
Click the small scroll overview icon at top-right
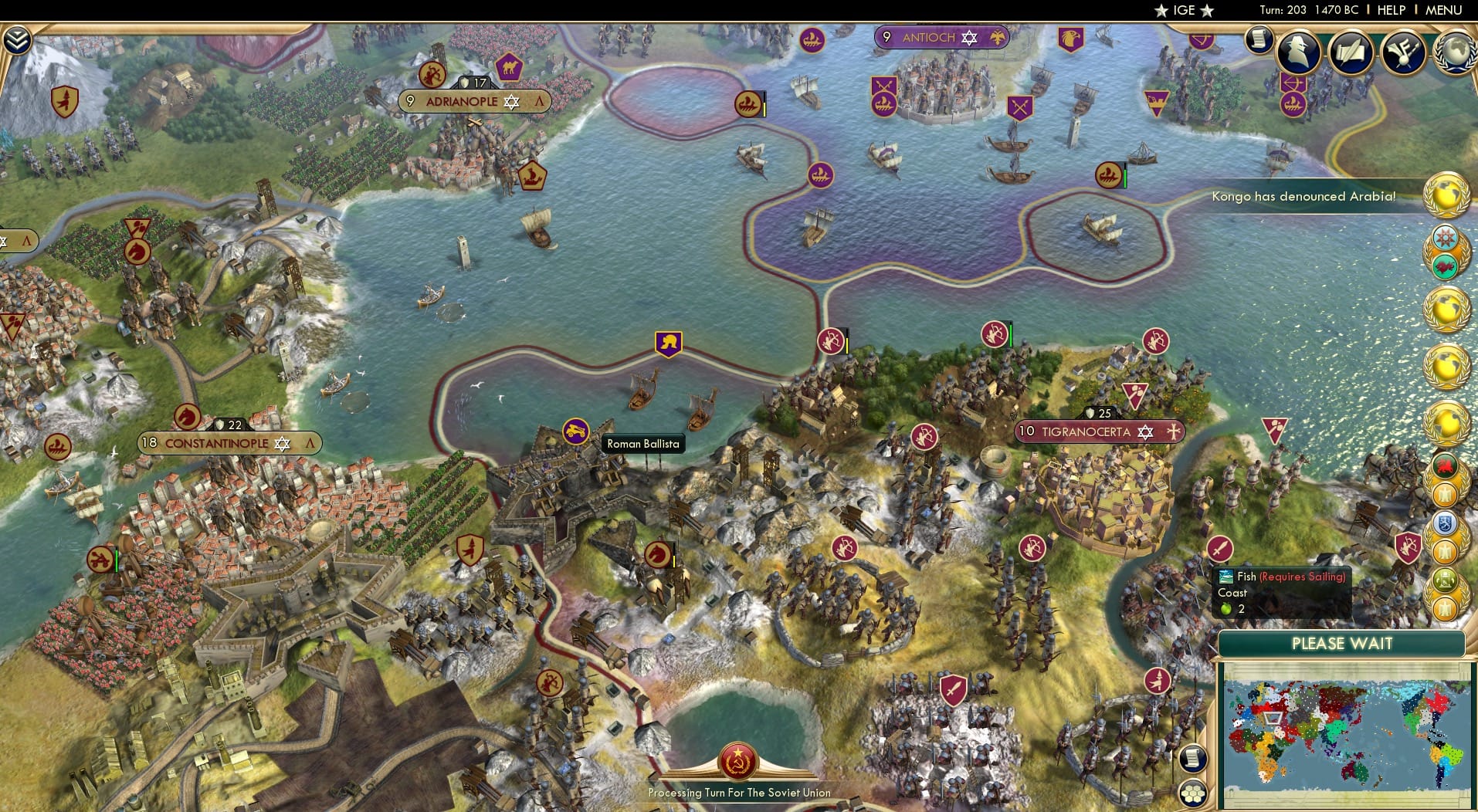[1260, 38]
